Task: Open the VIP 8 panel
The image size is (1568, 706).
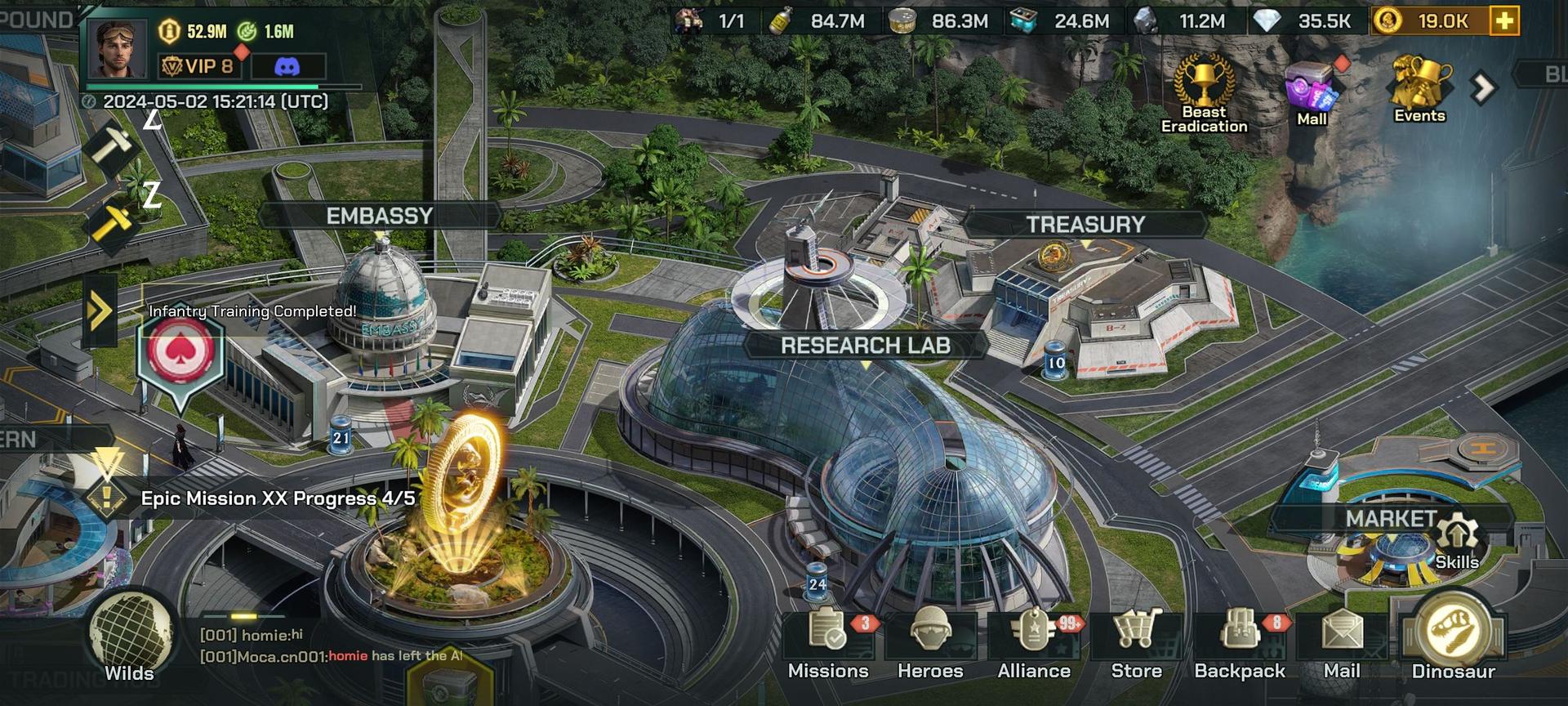Action: pos(199,66)
